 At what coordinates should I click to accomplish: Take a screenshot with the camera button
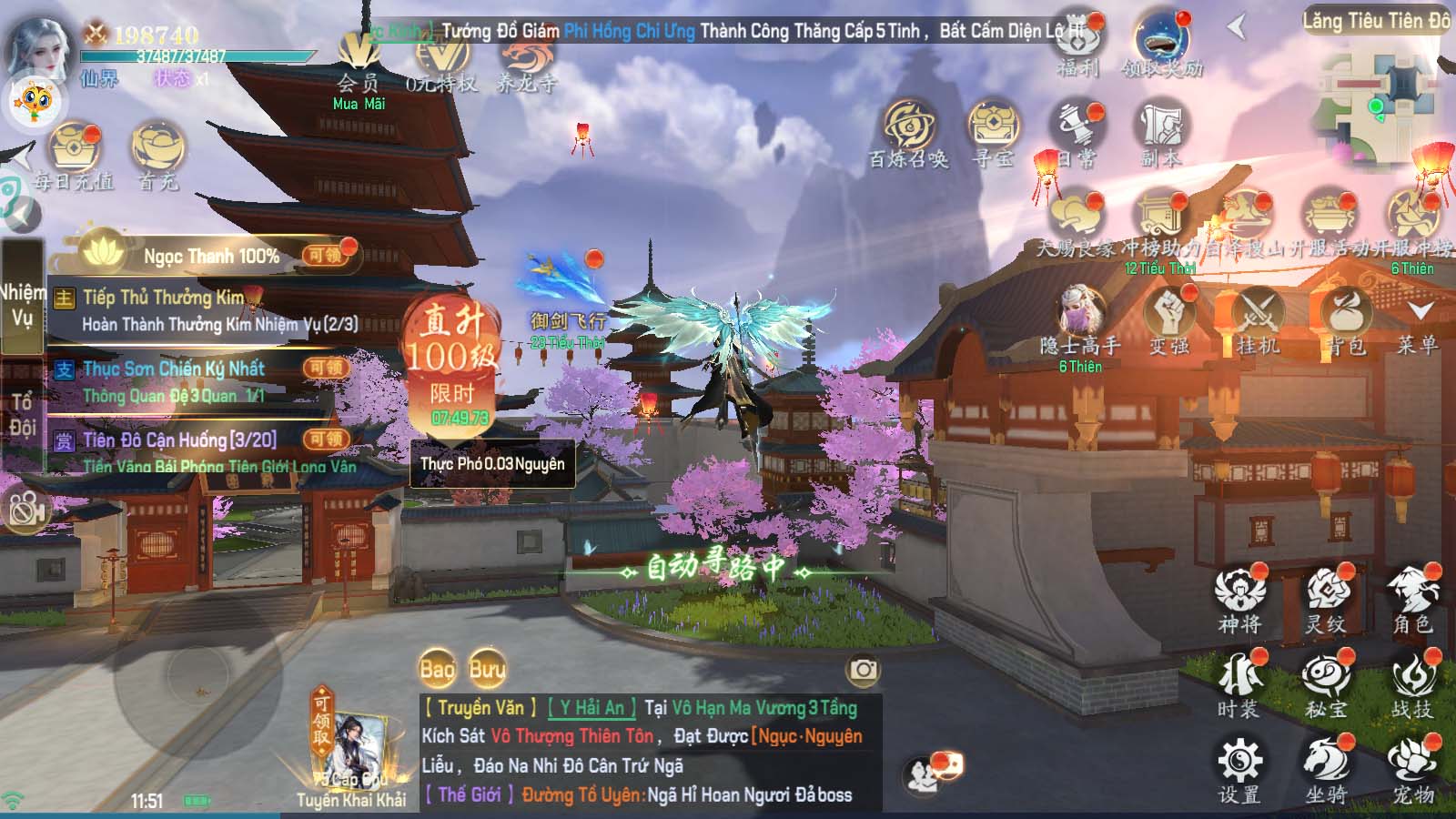click(863, 671)
